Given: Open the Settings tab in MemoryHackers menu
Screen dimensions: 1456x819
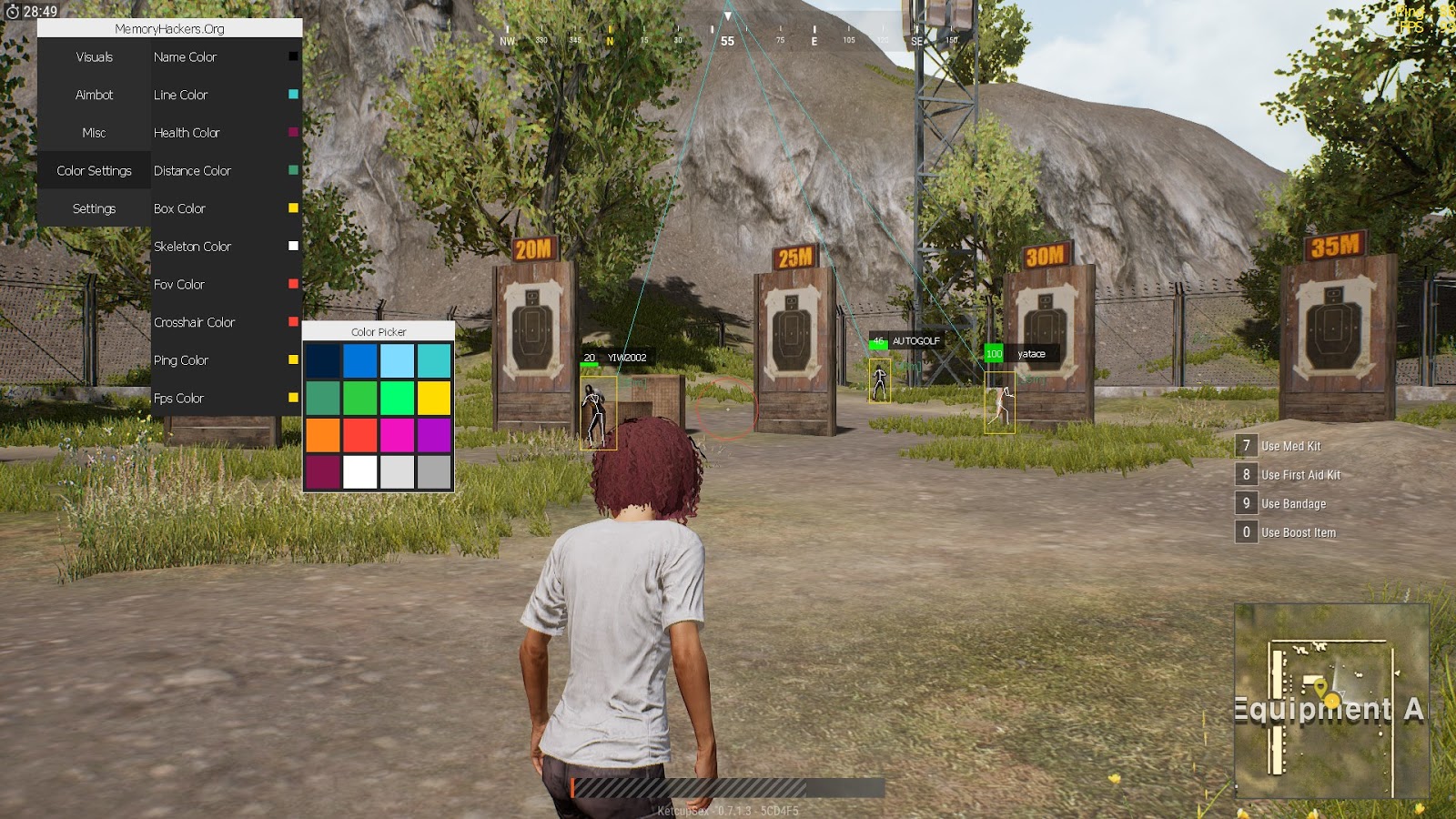Looking at the screenshot, I should coord(93,208).
